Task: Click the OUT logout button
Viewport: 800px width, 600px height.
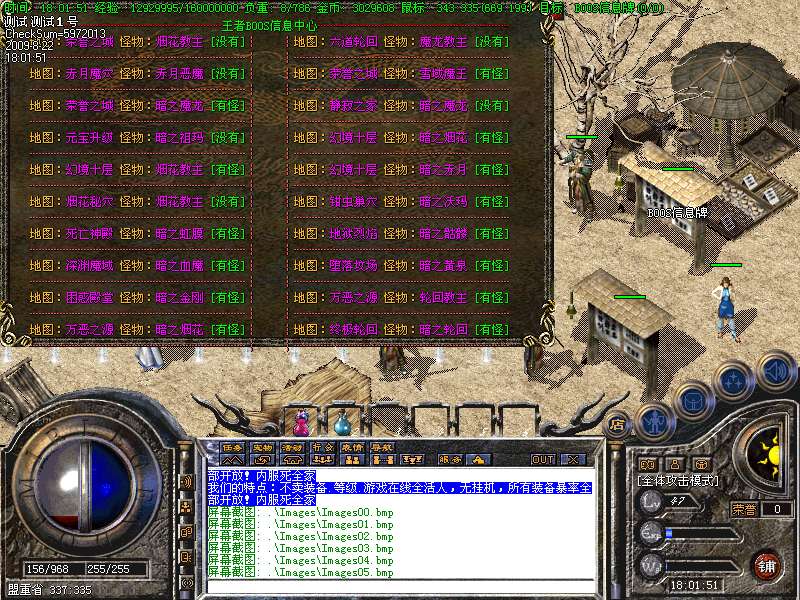Action: tap(543, 460)
